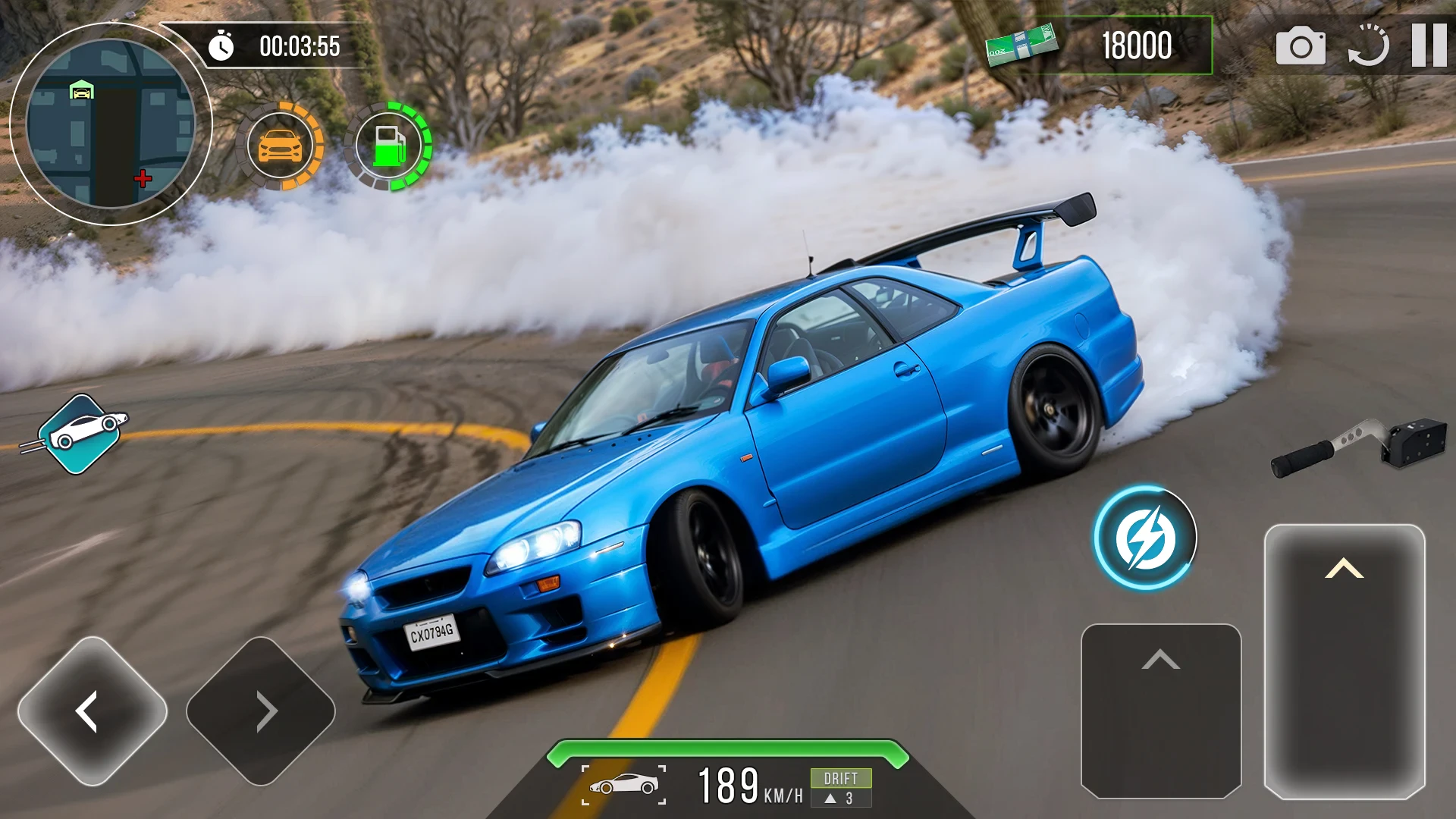Tap the garage marker on the minimap
The width and height of the screenshot is (1456, 819).
pyautogui.click(x=81, y=91)
